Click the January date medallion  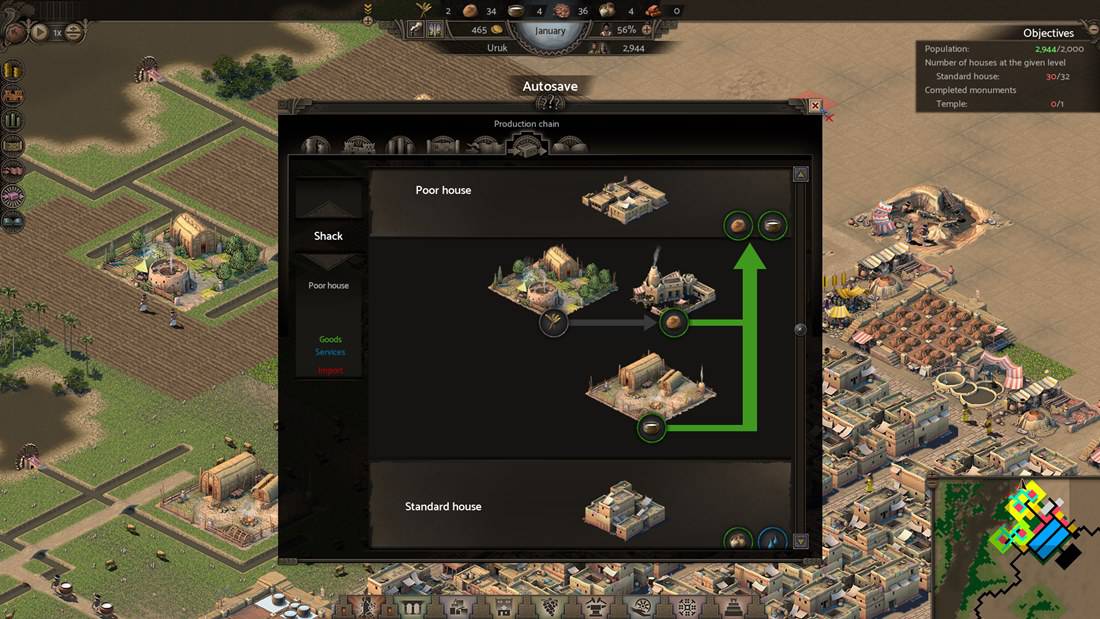click(550, 30)
